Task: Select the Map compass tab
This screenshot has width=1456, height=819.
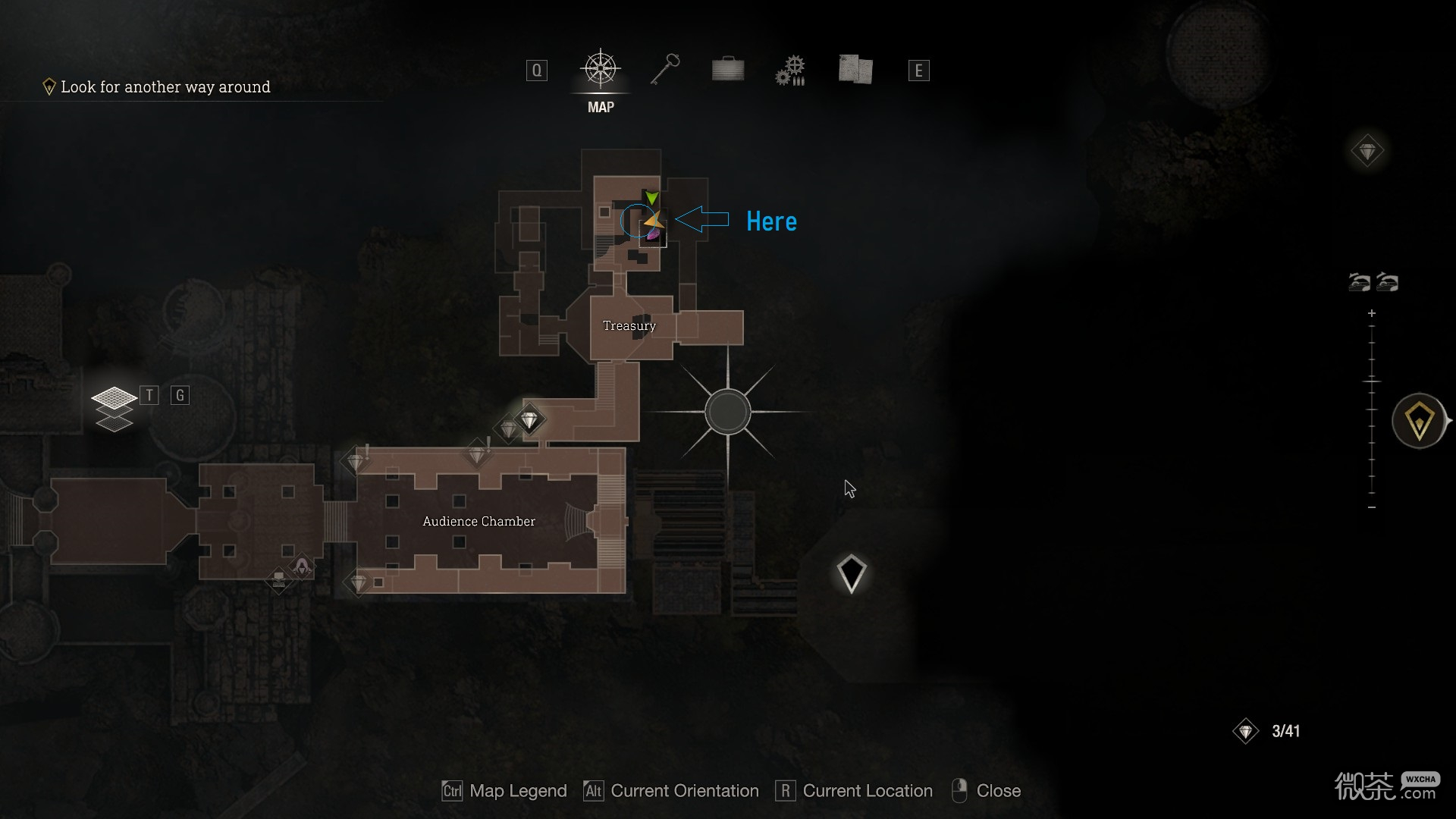Action: [x=601, y=71]
